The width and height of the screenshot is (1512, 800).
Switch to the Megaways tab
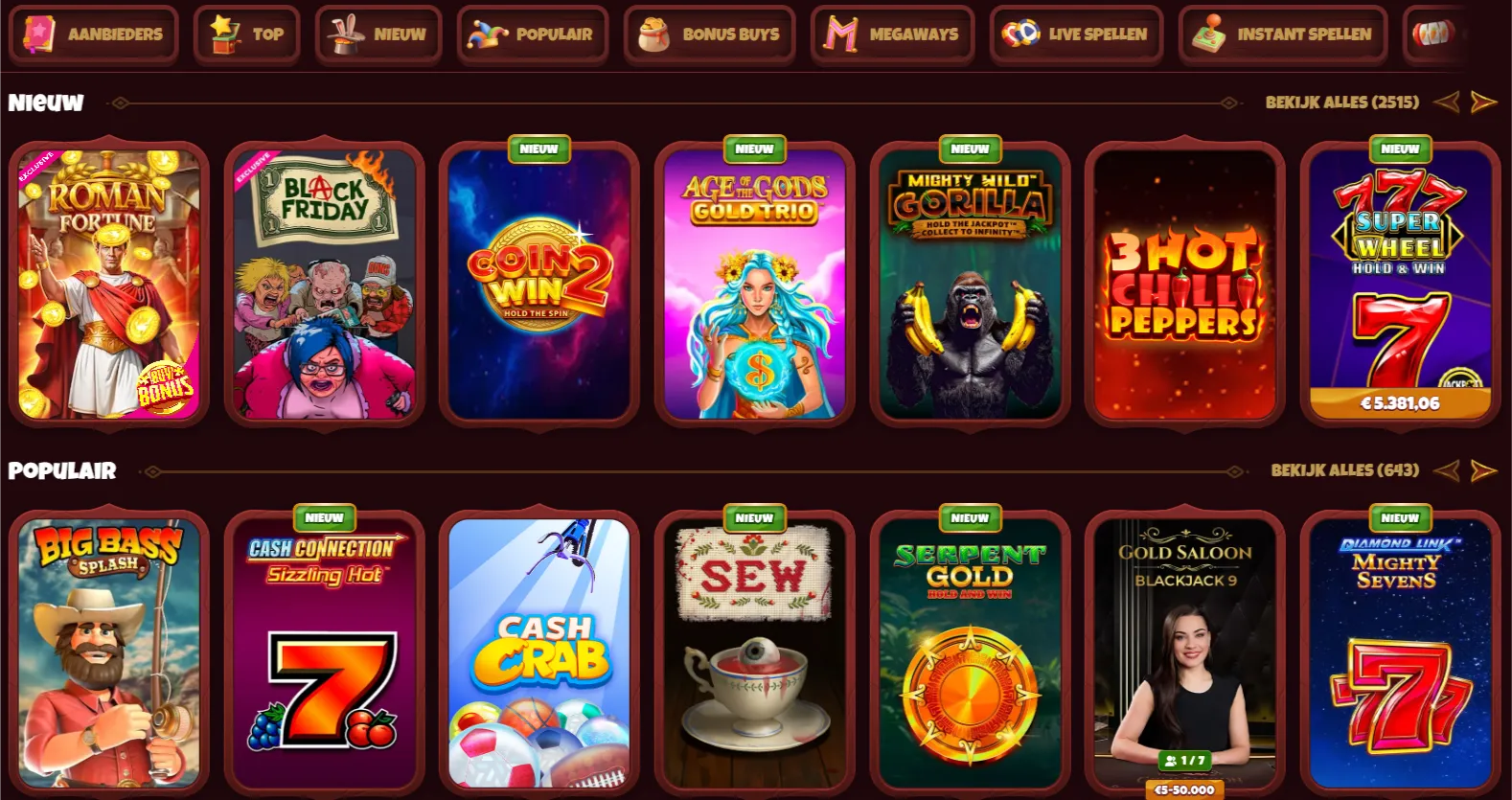point(891,34)
